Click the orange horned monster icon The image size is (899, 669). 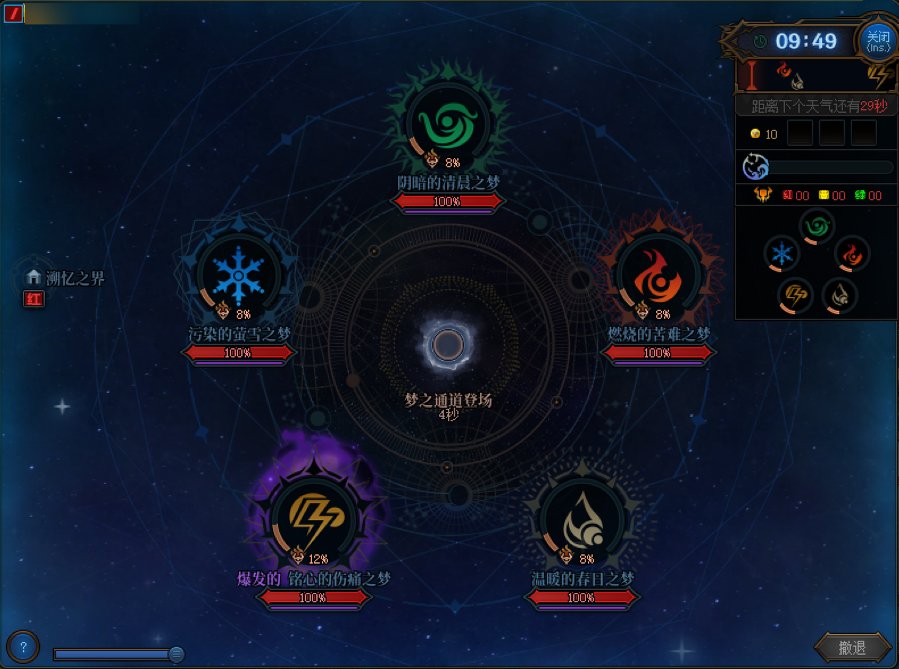[x=763, y=196]
